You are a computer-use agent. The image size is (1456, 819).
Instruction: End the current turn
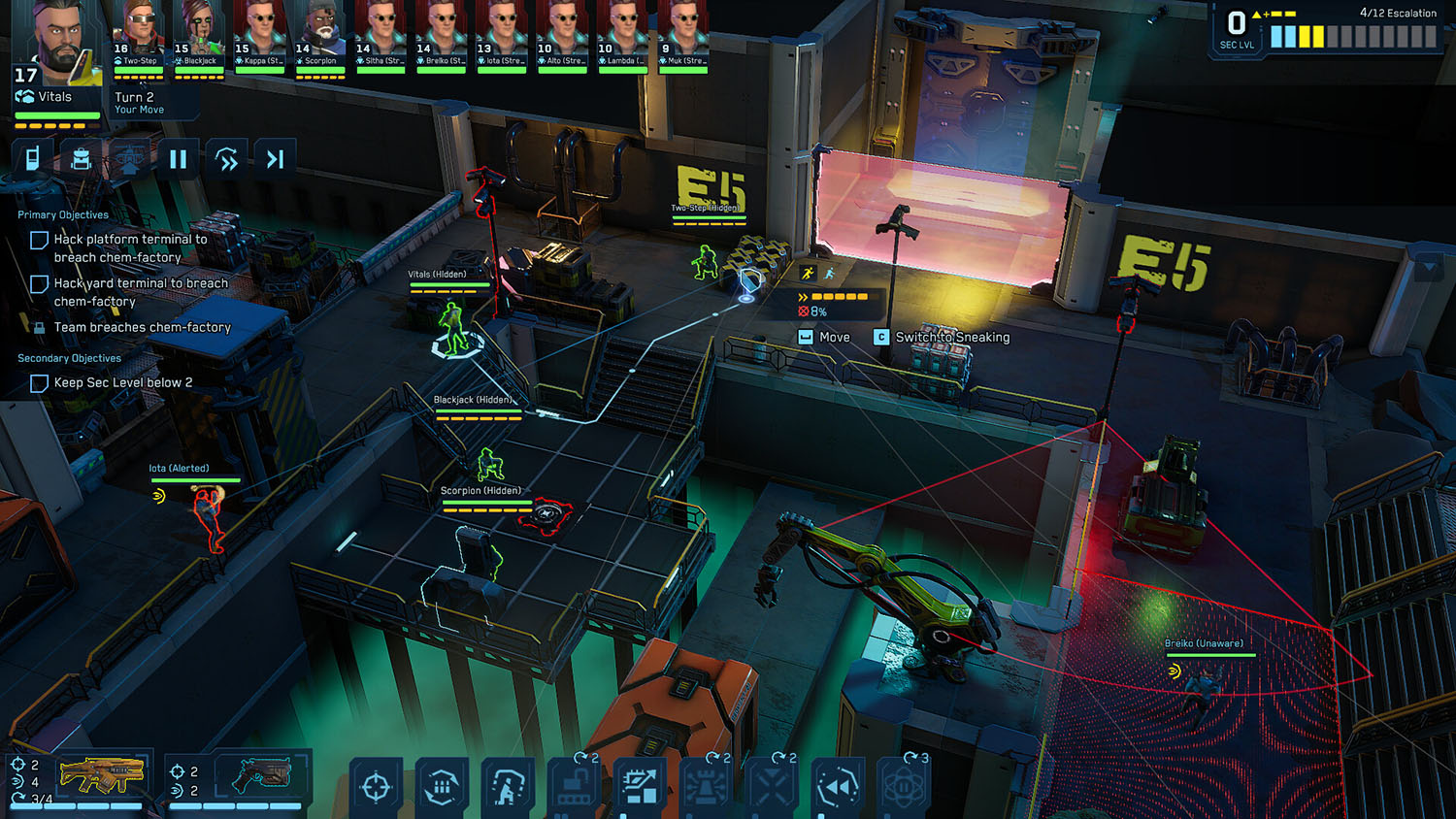(x=275, y=157)
